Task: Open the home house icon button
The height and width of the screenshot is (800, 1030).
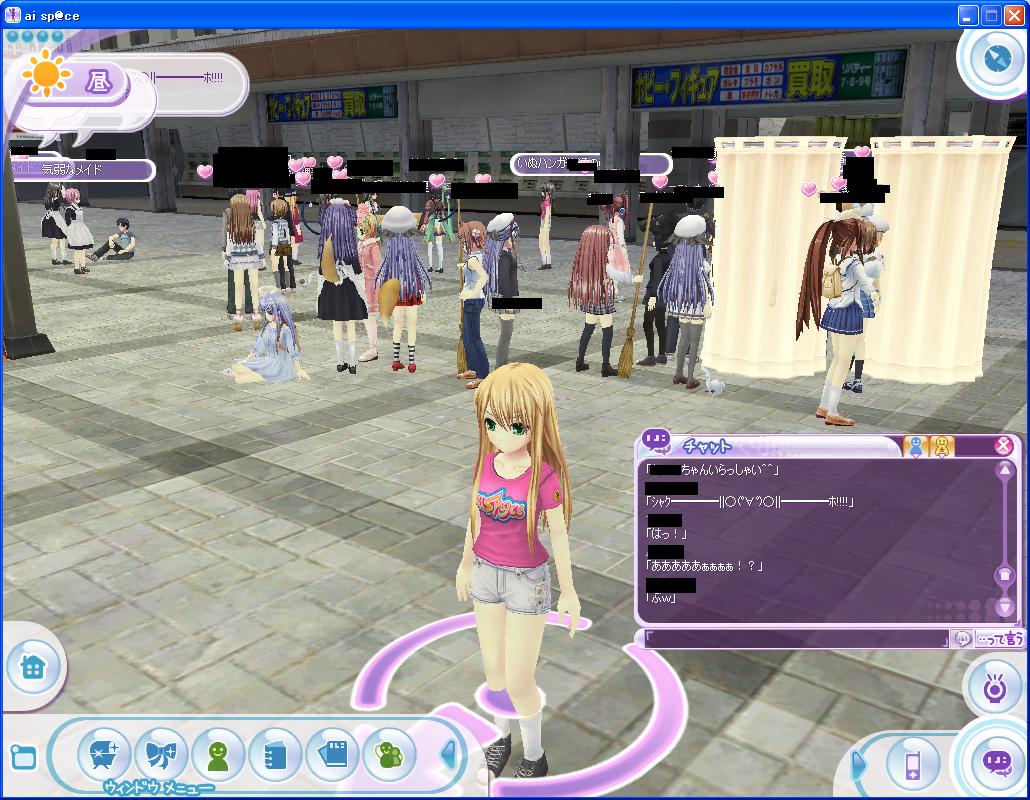Action: coord(32,667)
